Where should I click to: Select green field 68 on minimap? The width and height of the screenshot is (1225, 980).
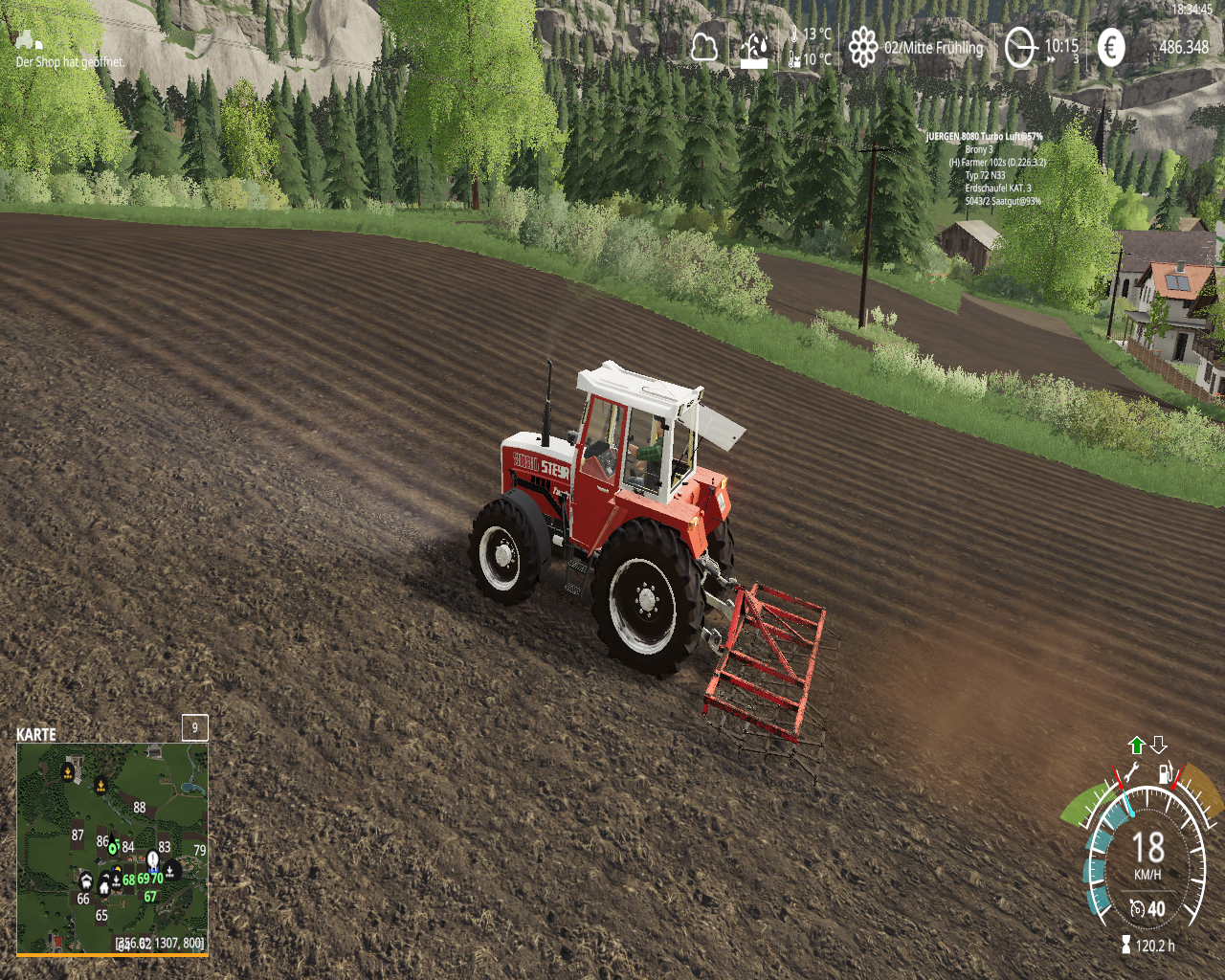coord(128,880)
